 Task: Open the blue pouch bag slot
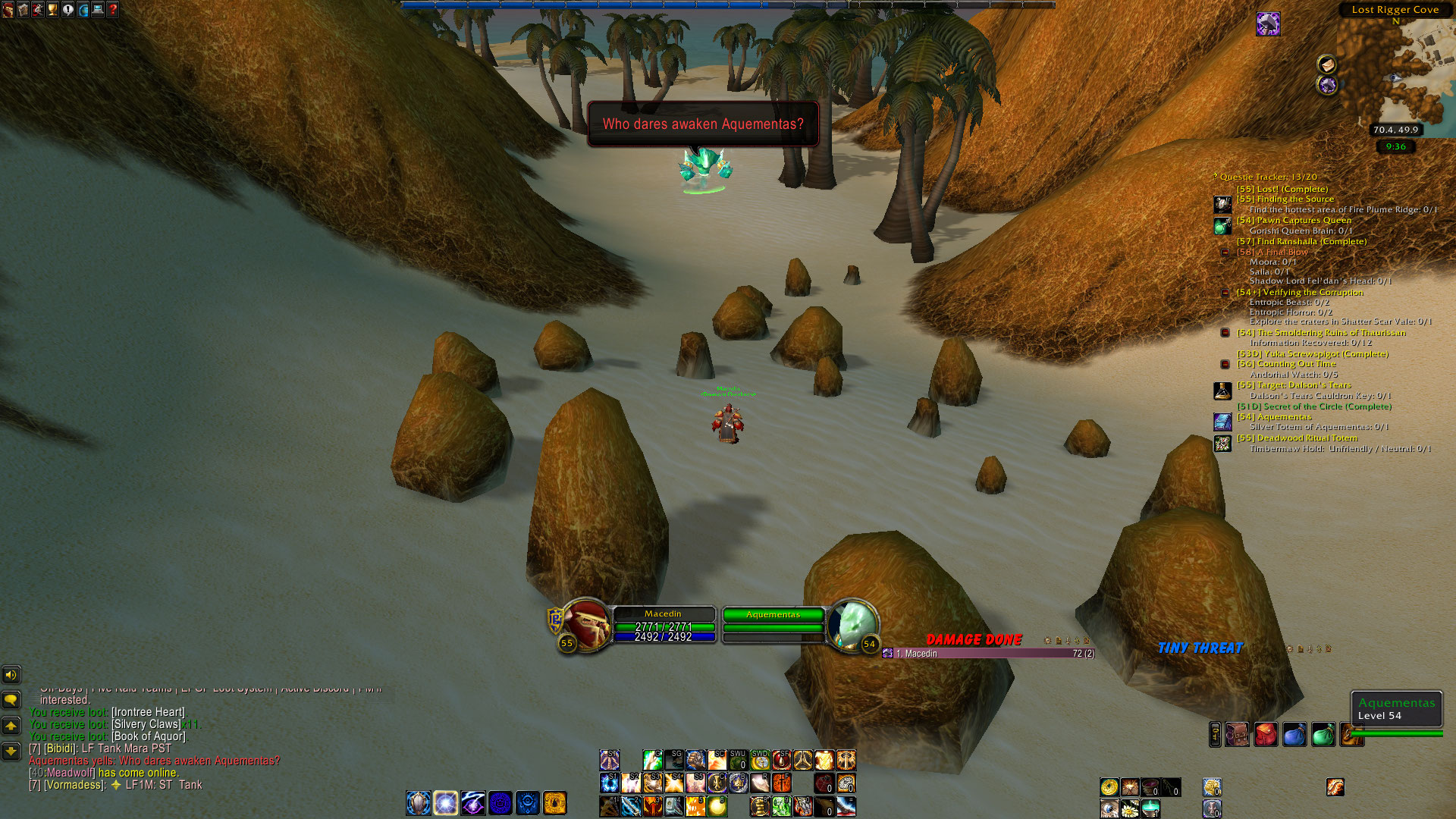click(x=1294, y=735)
